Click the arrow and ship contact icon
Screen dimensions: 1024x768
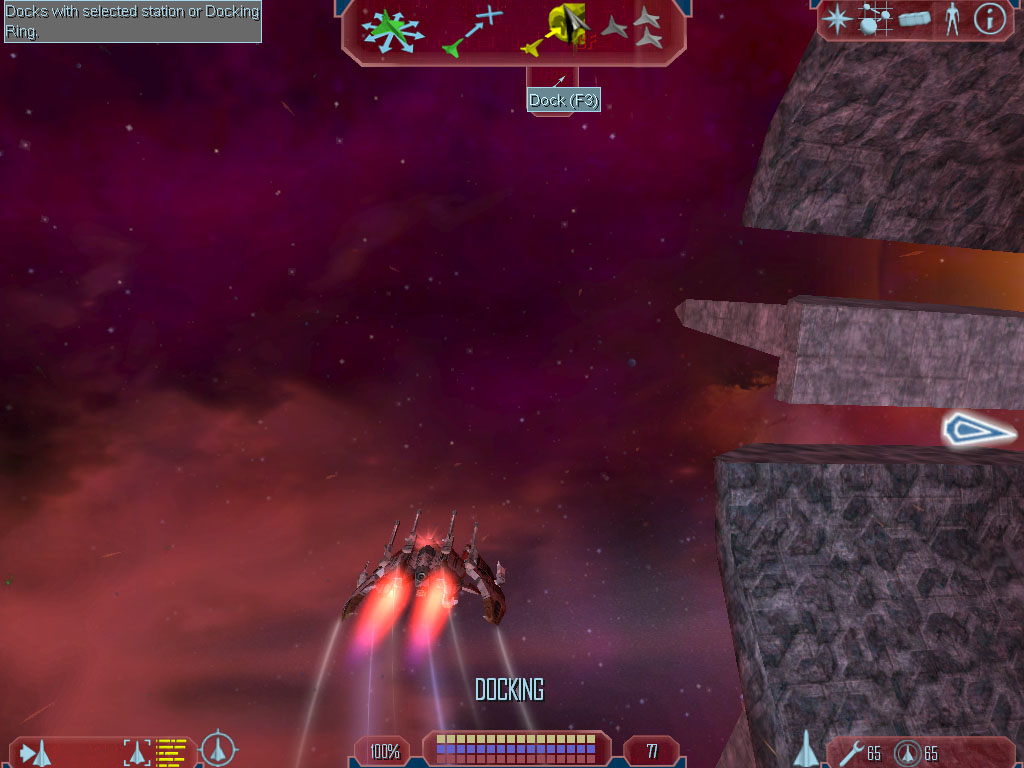click(x=36, y=752)
